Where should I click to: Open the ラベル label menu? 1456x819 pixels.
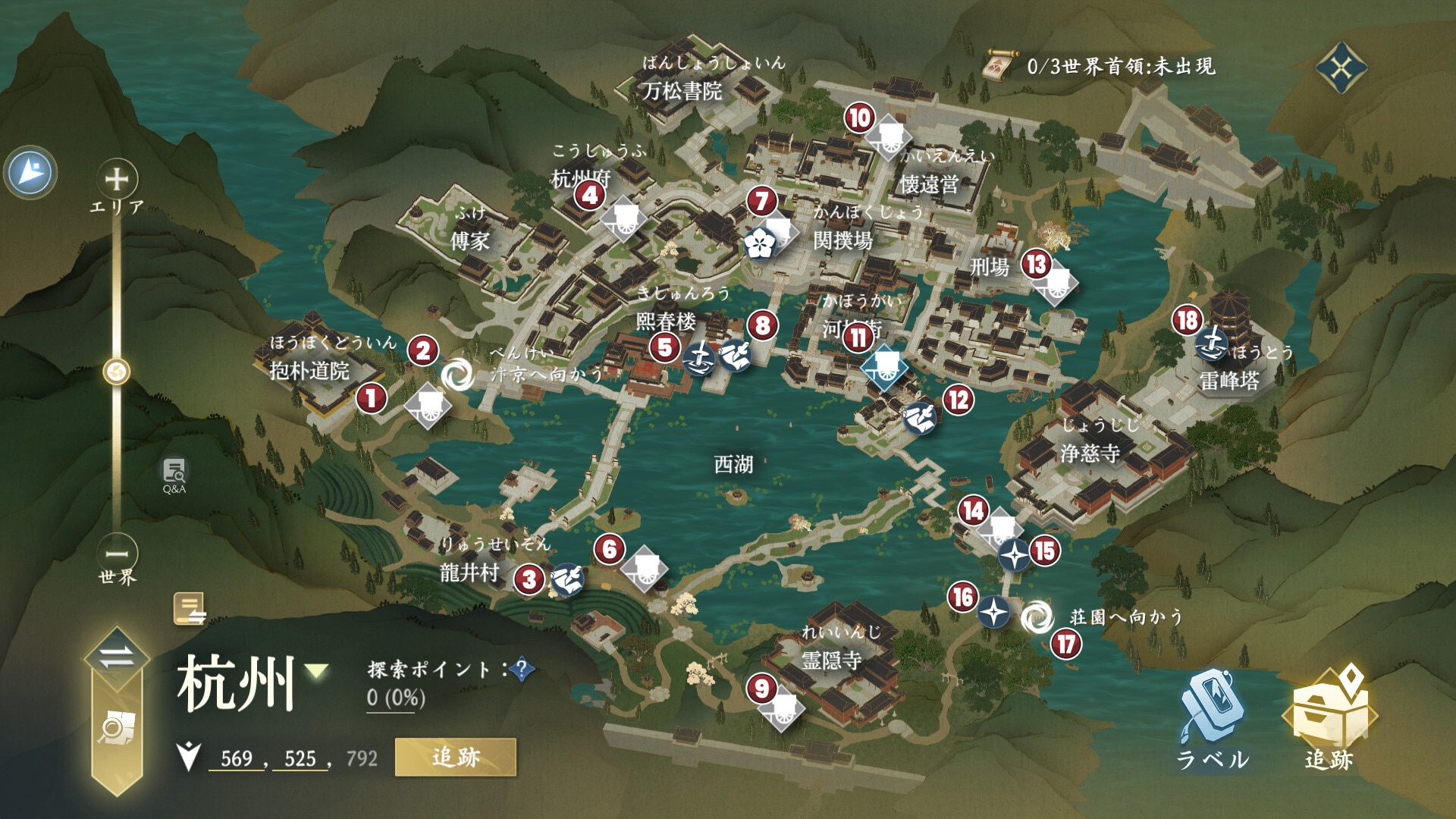point(1212,717)
